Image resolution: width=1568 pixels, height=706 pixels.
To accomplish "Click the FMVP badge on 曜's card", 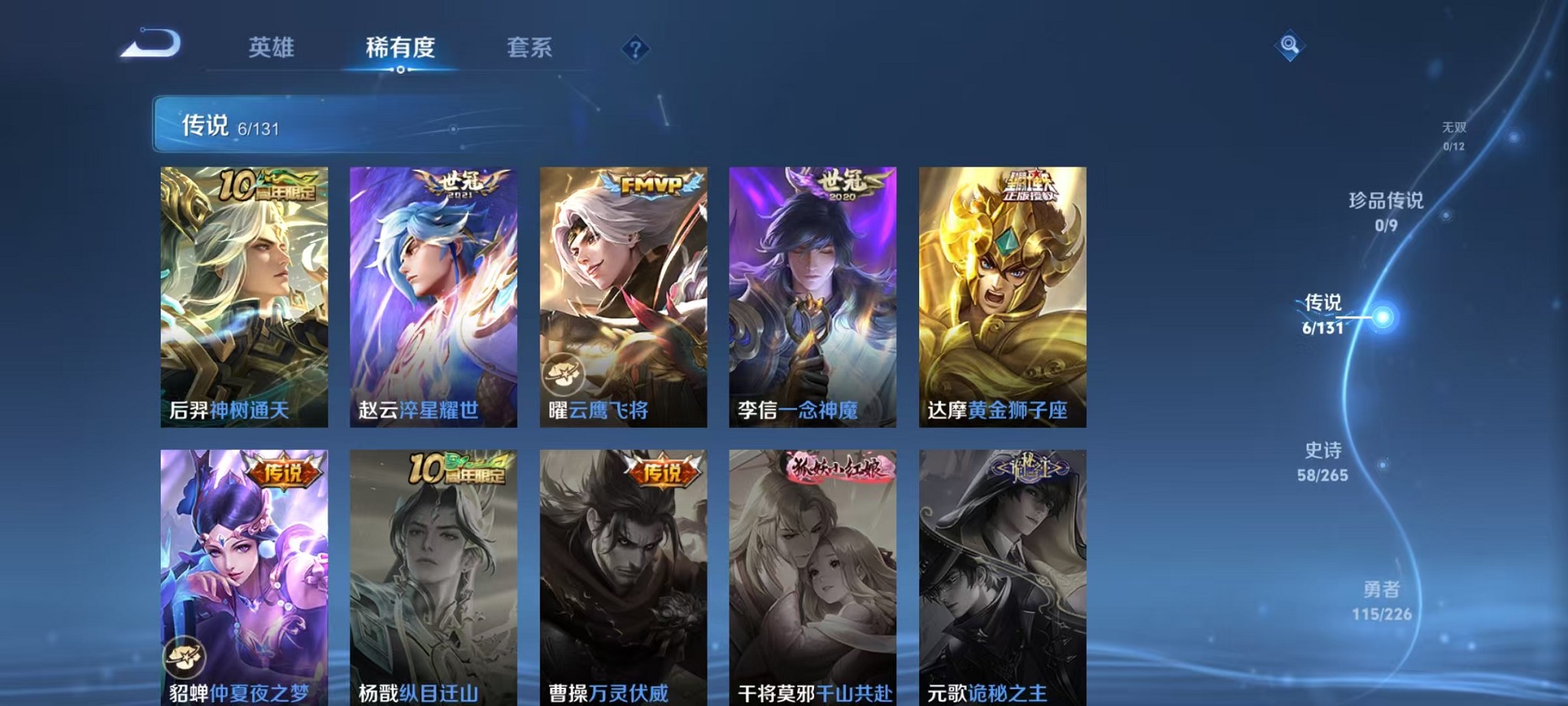I will click(651, 185).
